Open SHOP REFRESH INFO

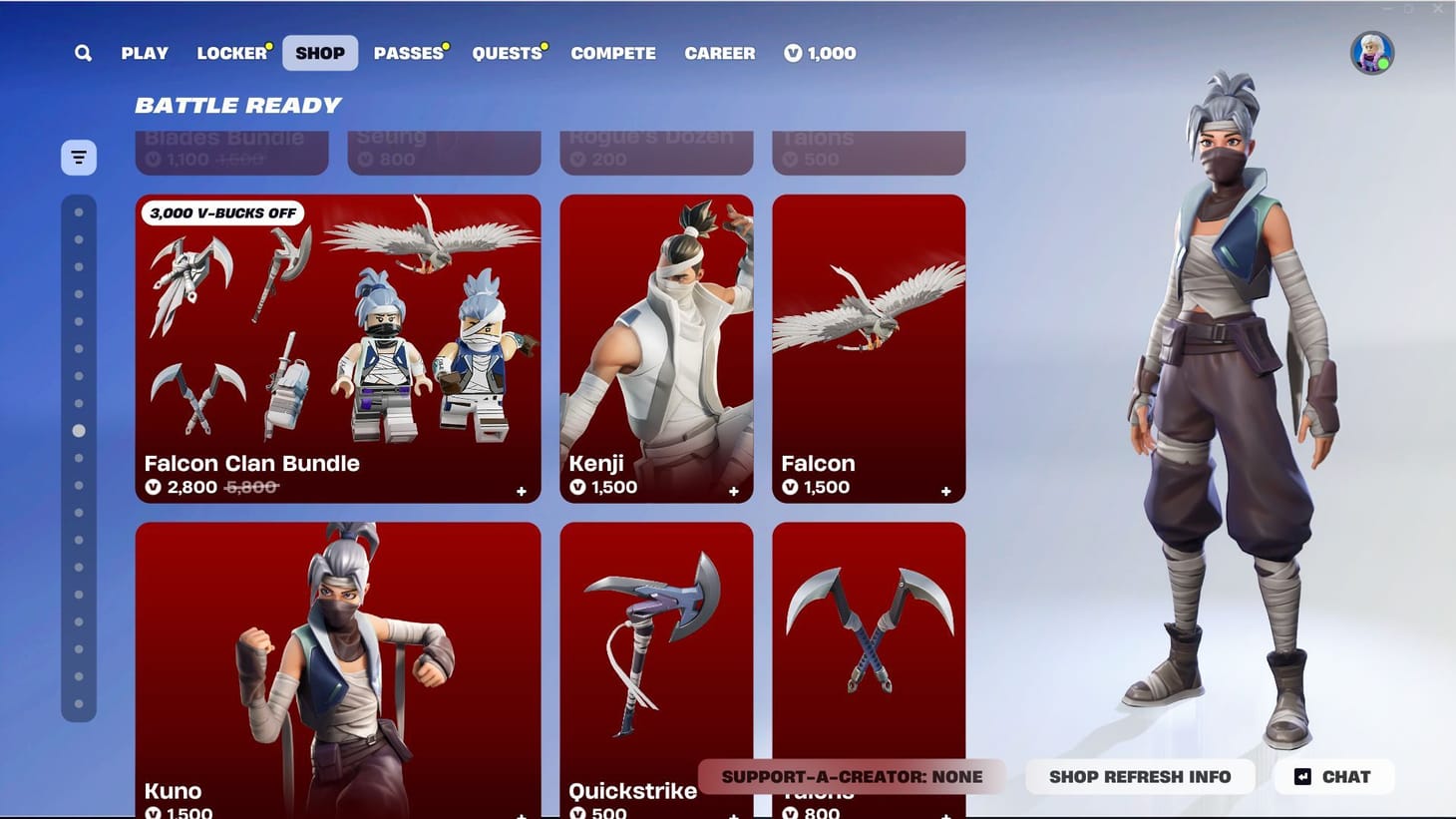[1140, 776]
